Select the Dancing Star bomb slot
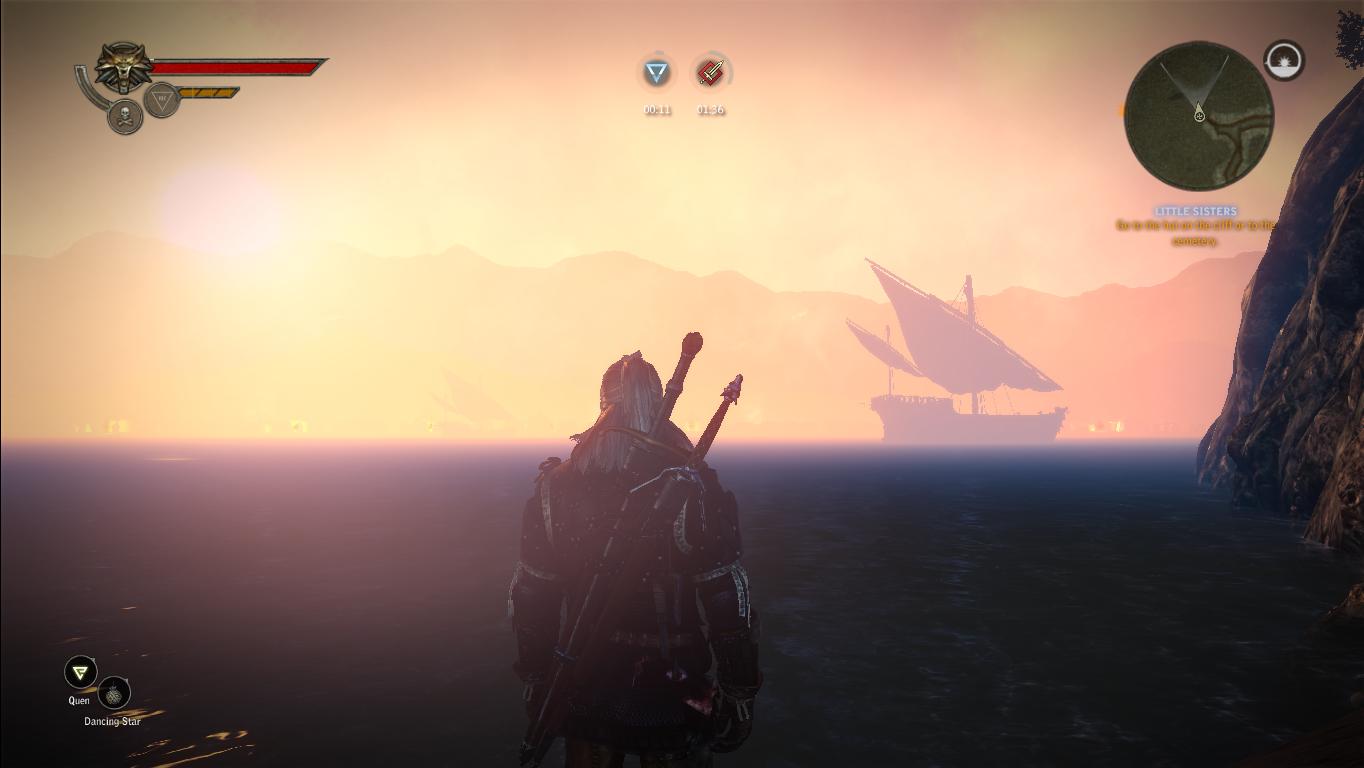 [115, 693]
